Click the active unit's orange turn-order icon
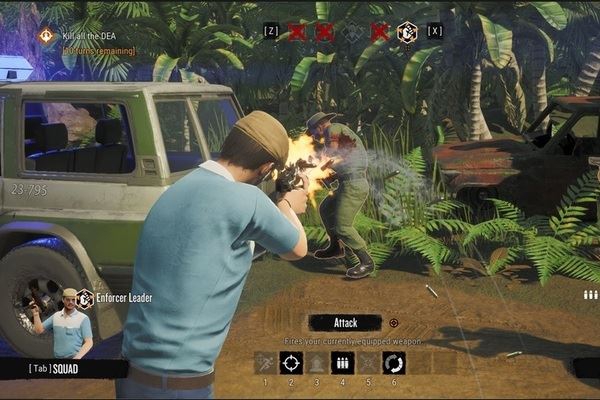This screenshot has height=400, width=600. 407,32
